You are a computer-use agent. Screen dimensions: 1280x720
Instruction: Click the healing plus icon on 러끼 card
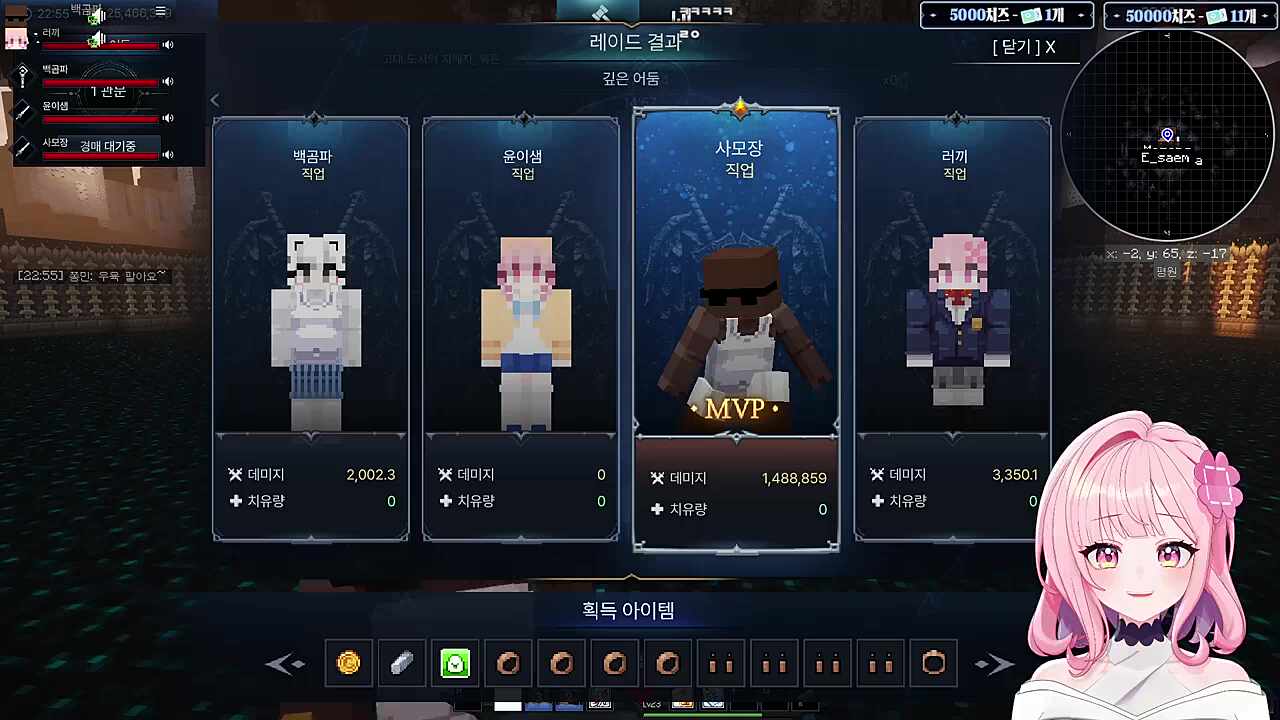(x=877, y=502)
